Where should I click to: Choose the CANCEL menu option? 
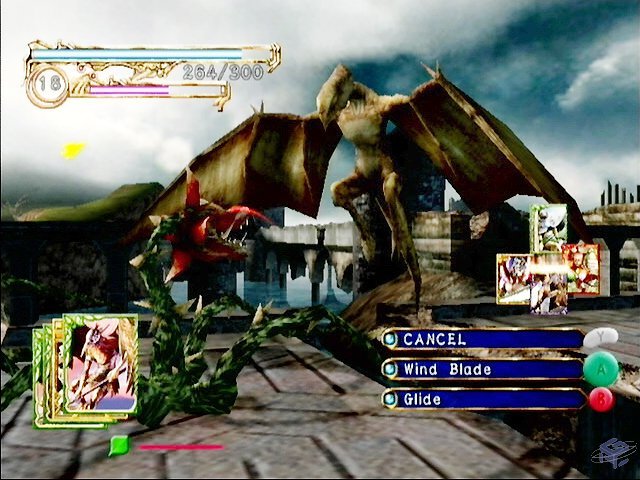tap(482, 339)
